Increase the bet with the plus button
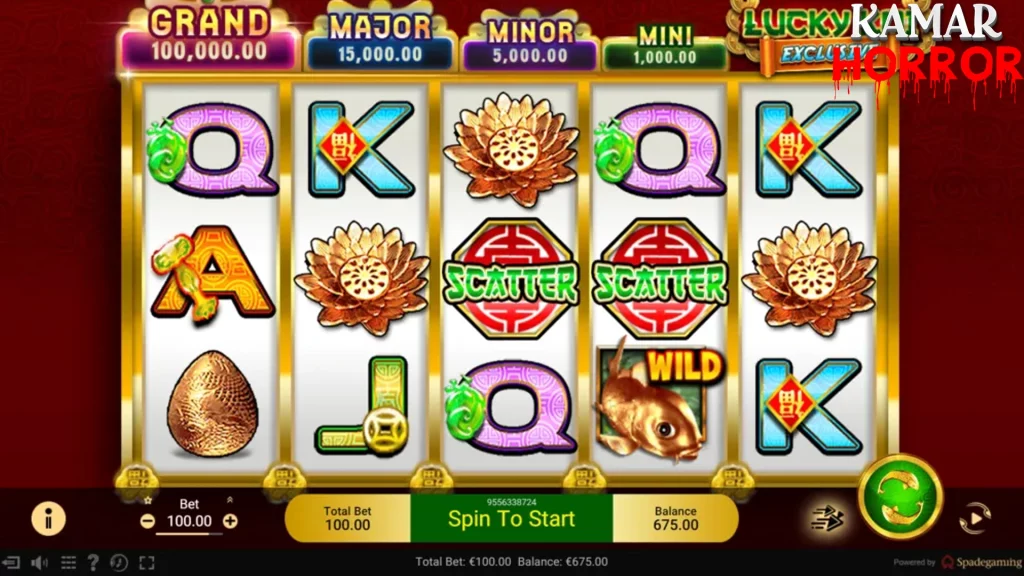This screenshot has width=1024, height=576. 230,521
